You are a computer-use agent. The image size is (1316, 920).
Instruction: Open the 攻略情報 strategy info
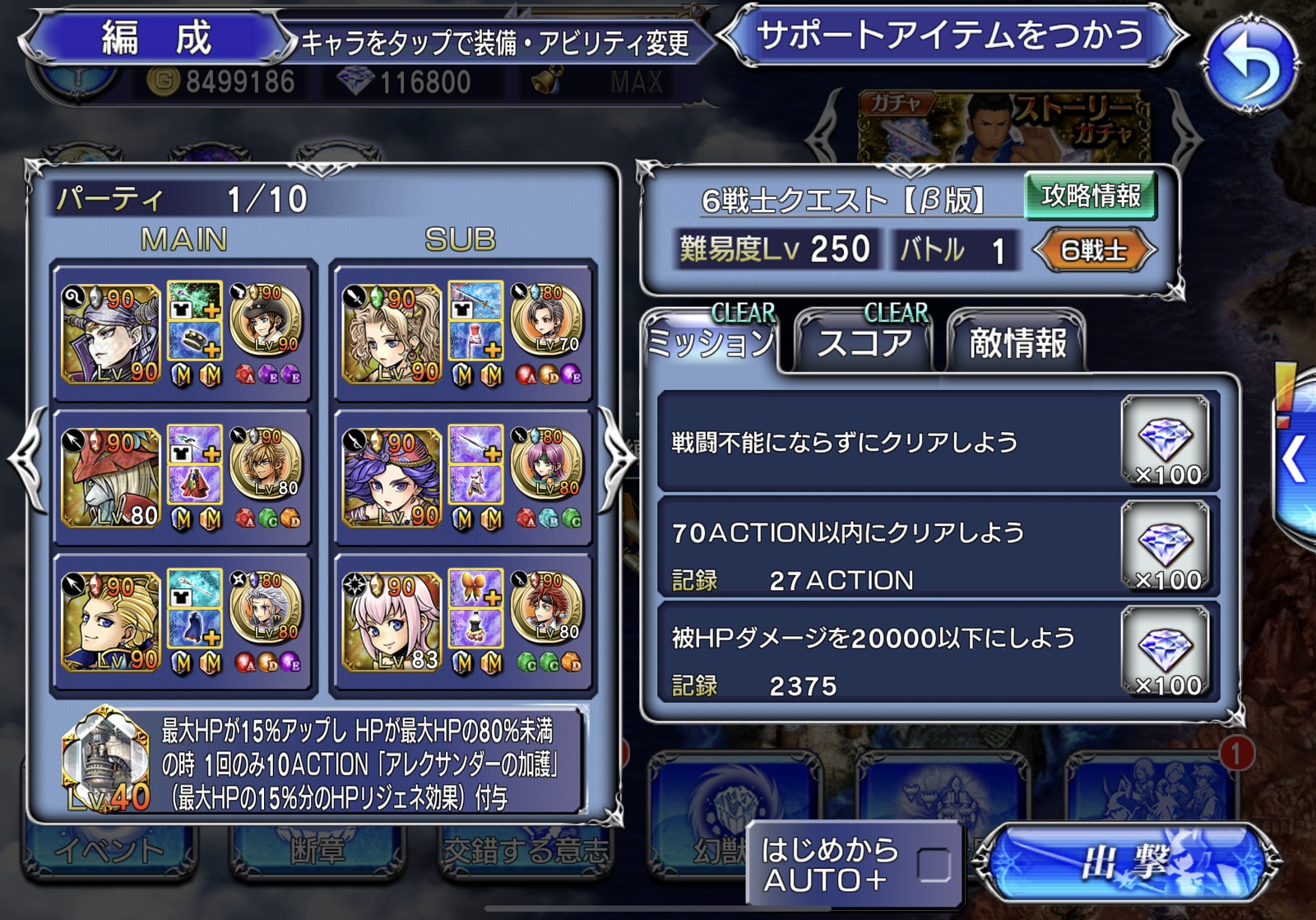(x=1091, y=196)
